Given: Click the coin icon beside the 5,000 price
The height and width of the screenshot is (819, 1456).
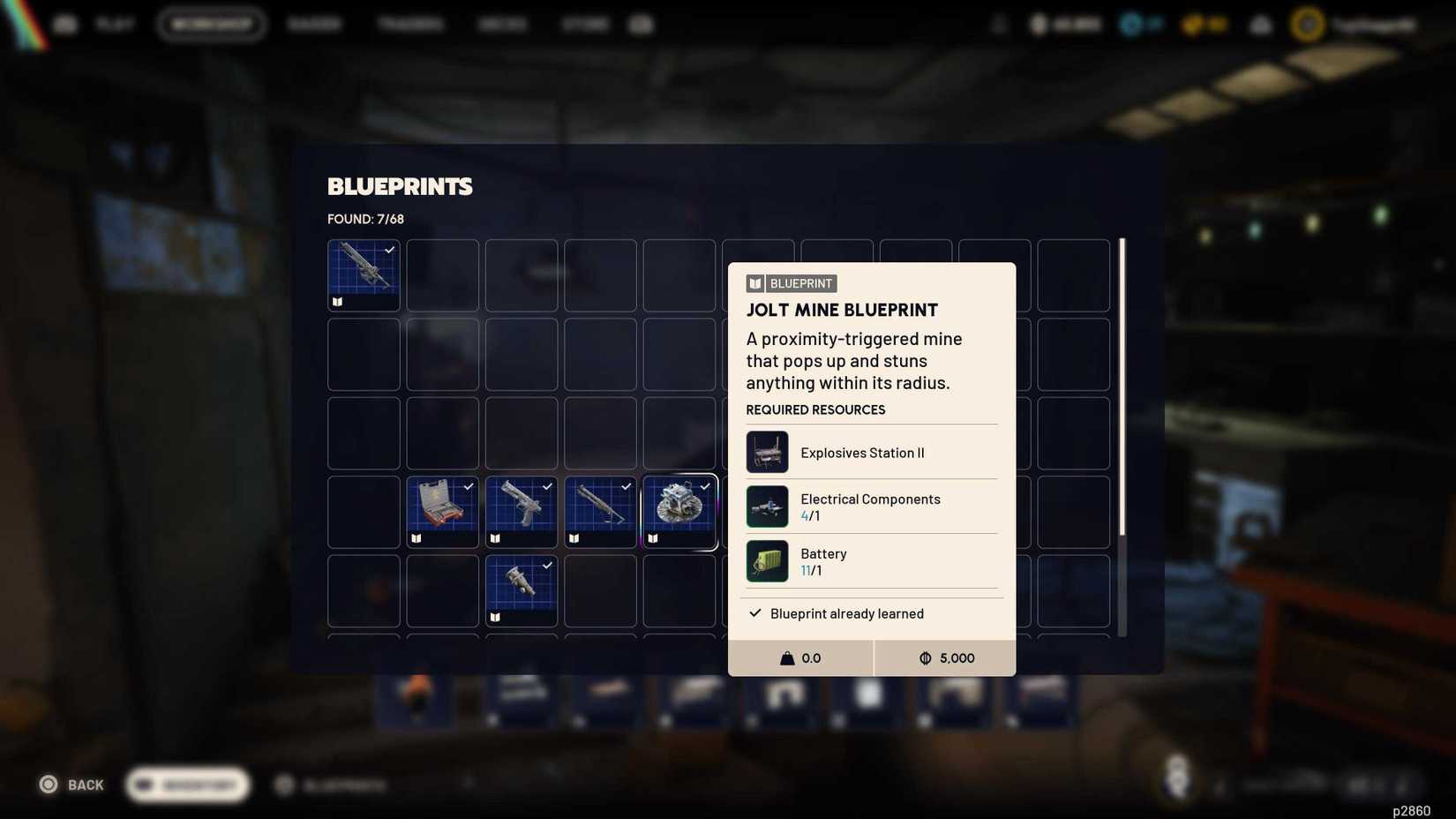Looking at the screenshot, I should (x=925, y=657).
